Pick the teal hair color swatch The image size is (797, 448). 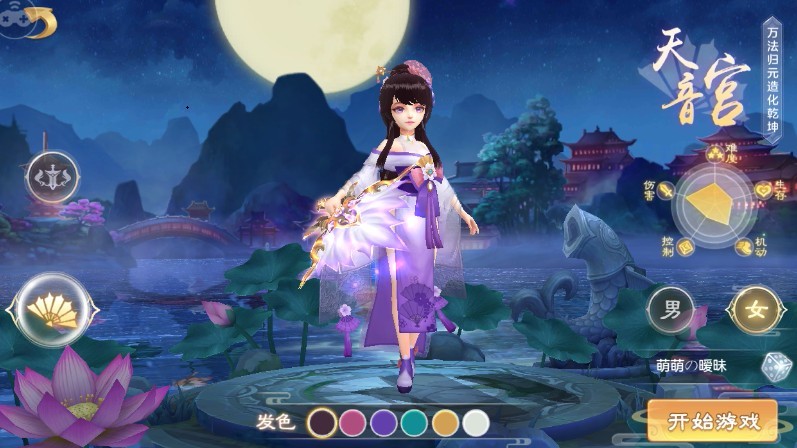coord(415,423)
